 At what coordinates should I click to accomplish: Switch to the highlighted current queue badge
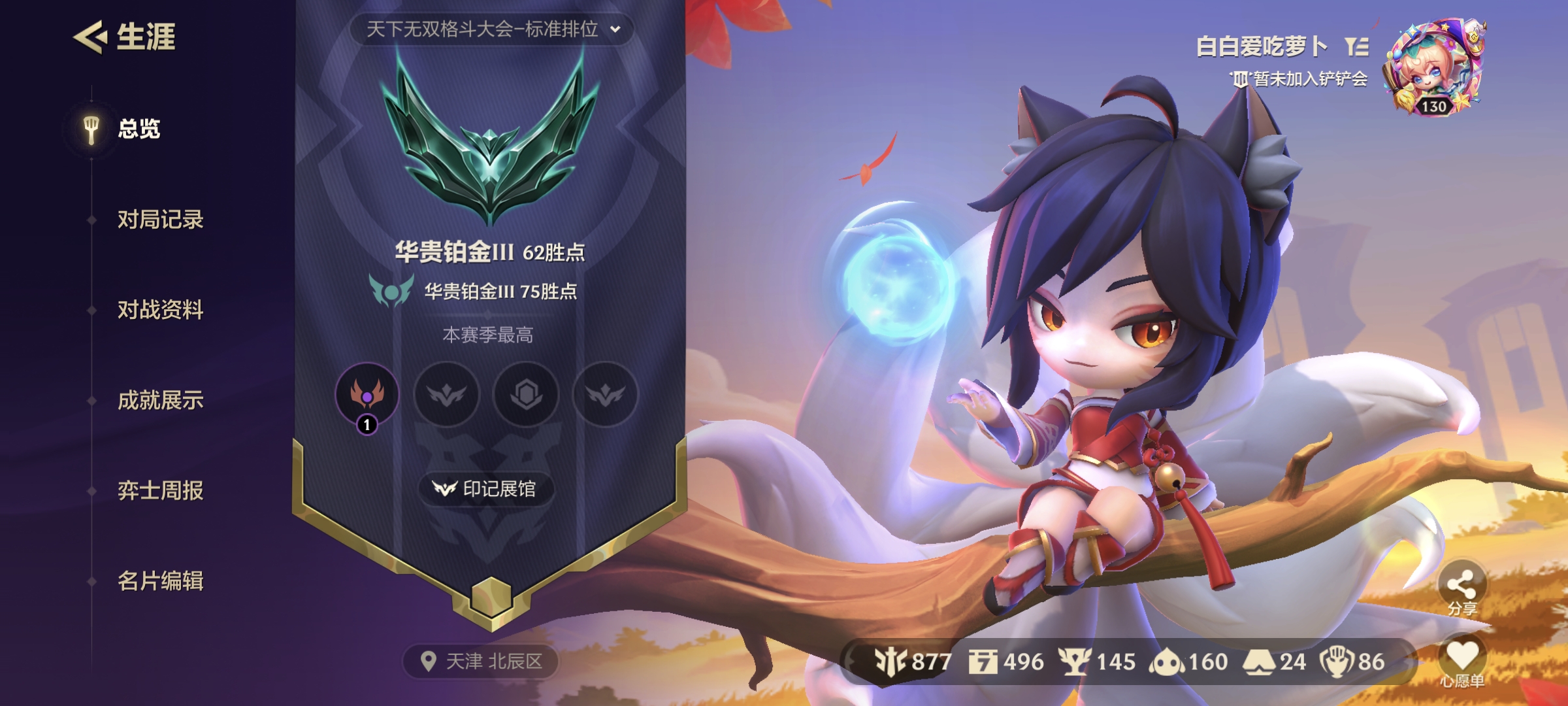pyautogui.click(x=368, y=397)
